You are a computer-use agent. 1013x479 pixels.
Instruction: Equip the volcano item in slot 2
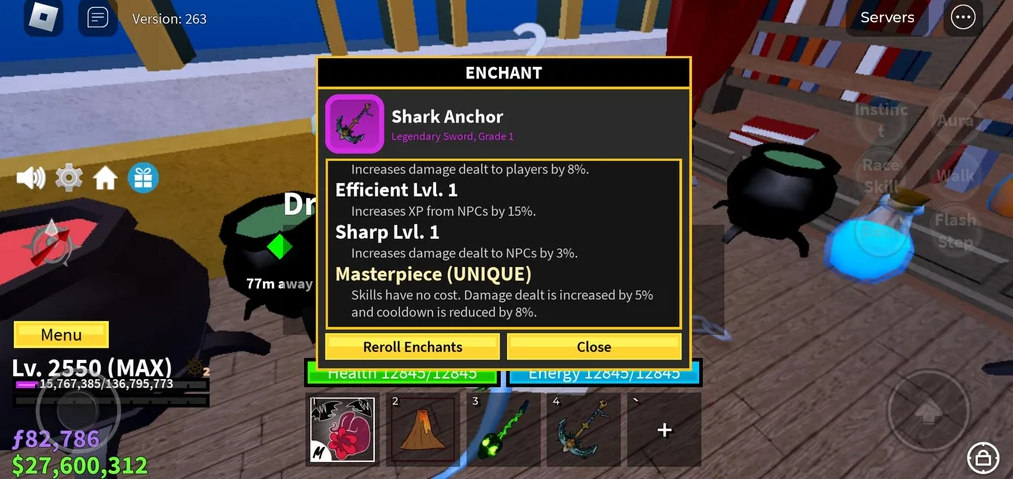click(422, 429)
